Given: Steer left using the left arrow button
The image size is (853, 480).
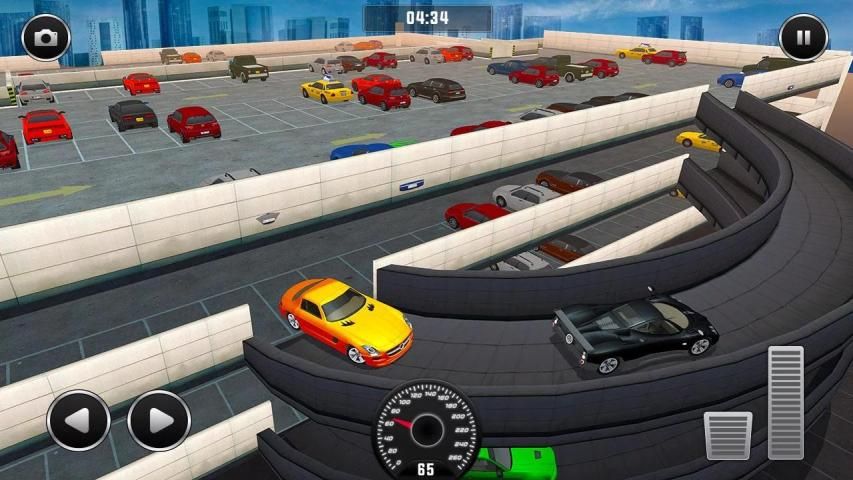Looking at the screenshot, I should (78, 420).
